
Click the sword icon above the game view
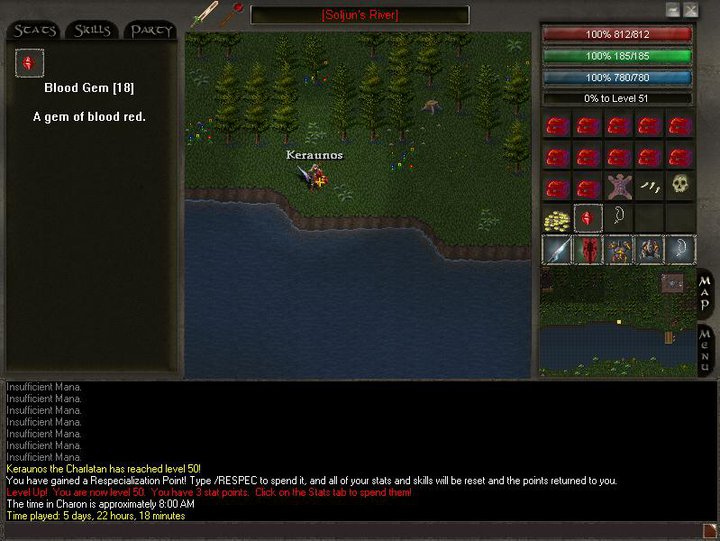click(x=205, y=14)
